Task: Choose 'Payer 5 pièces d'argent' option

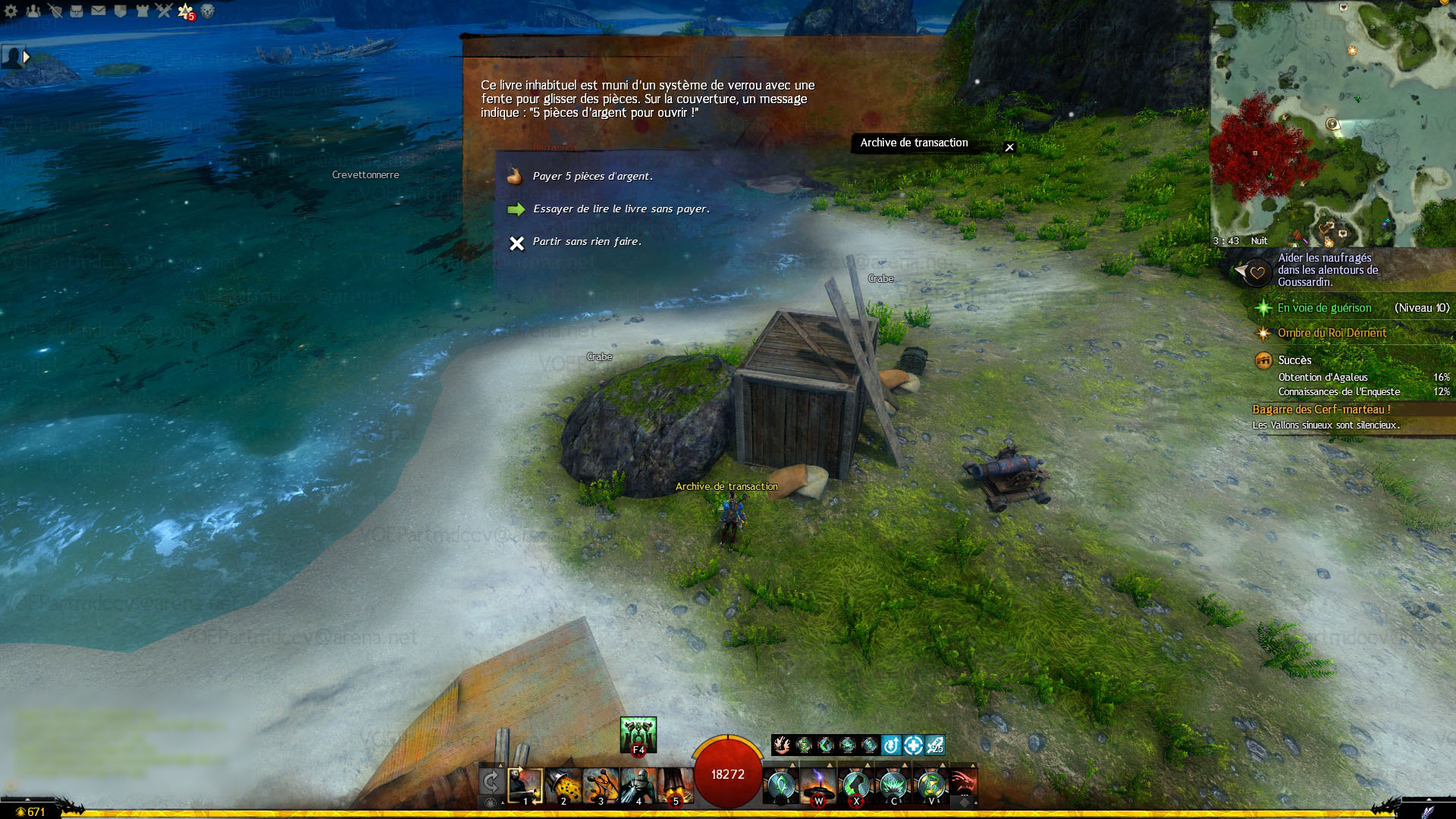Action: [x=592, y=177]
